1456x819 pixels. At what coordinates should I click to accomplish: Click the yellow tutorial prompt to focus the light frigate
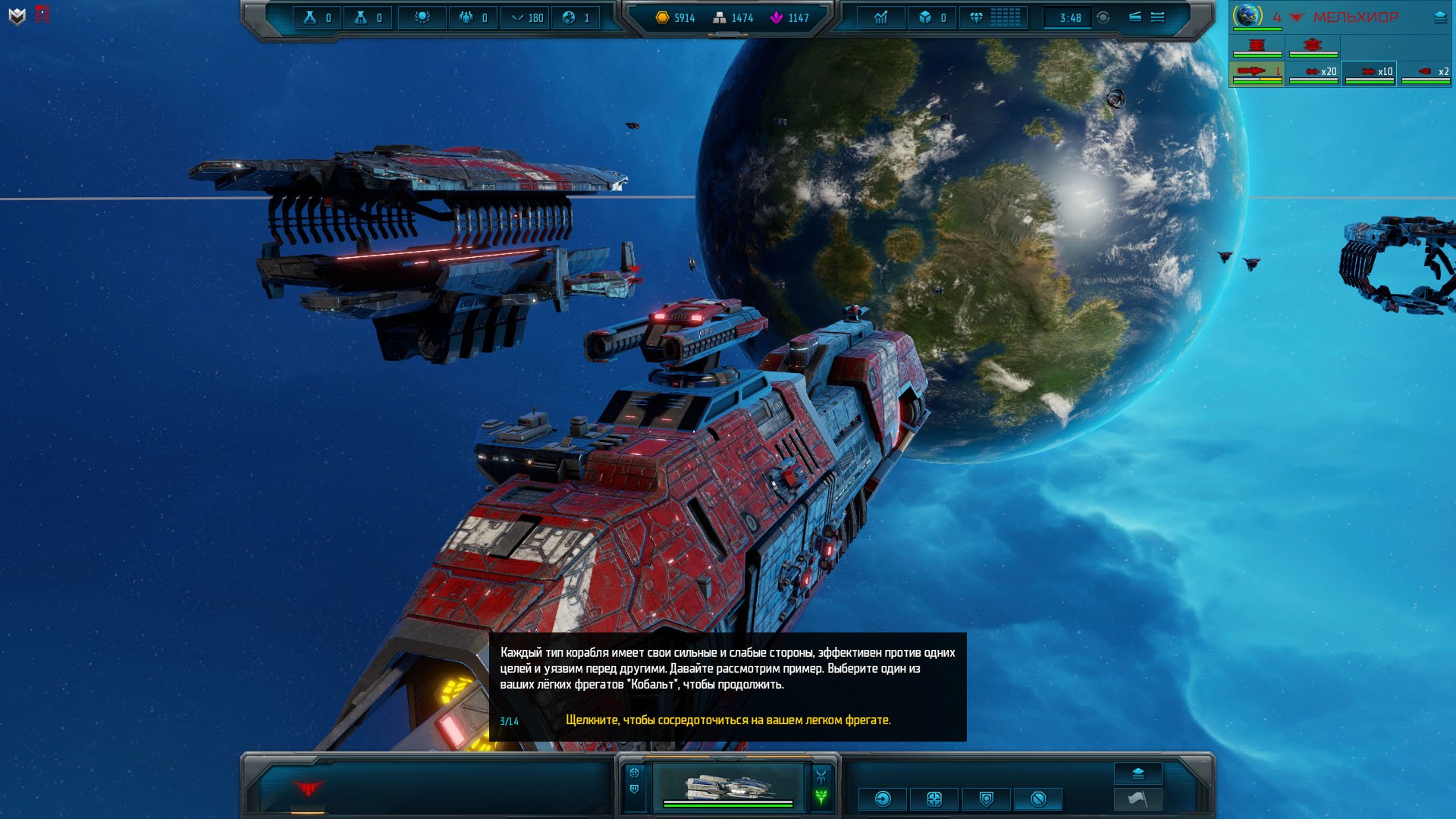pyautogui.click(x=728, y=720)
